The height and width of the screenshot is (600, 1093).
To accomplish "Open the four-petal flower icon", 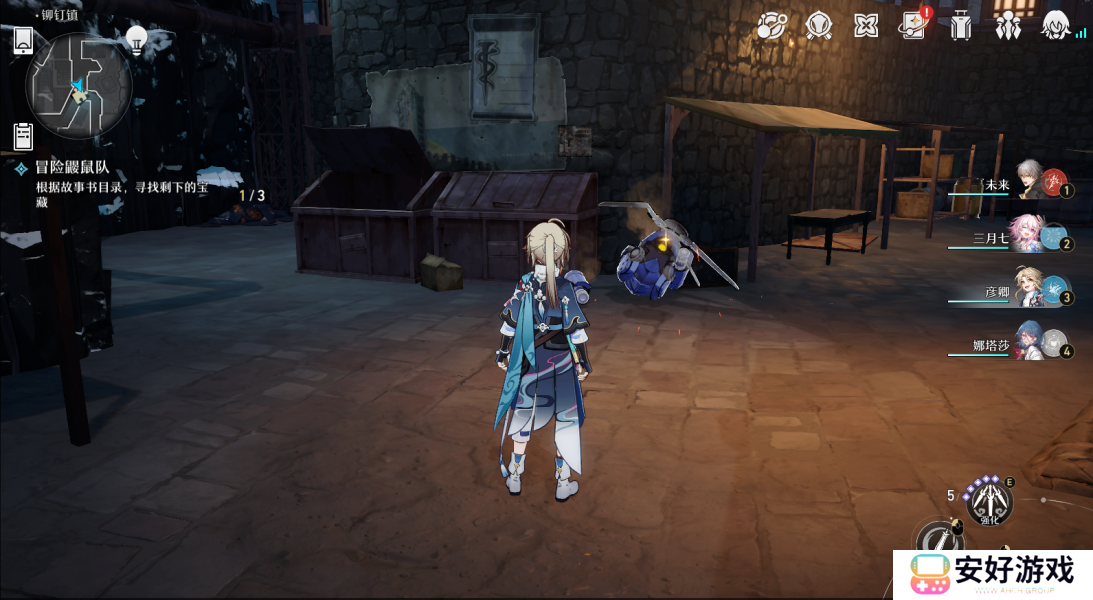I will [x=866, y=26].
